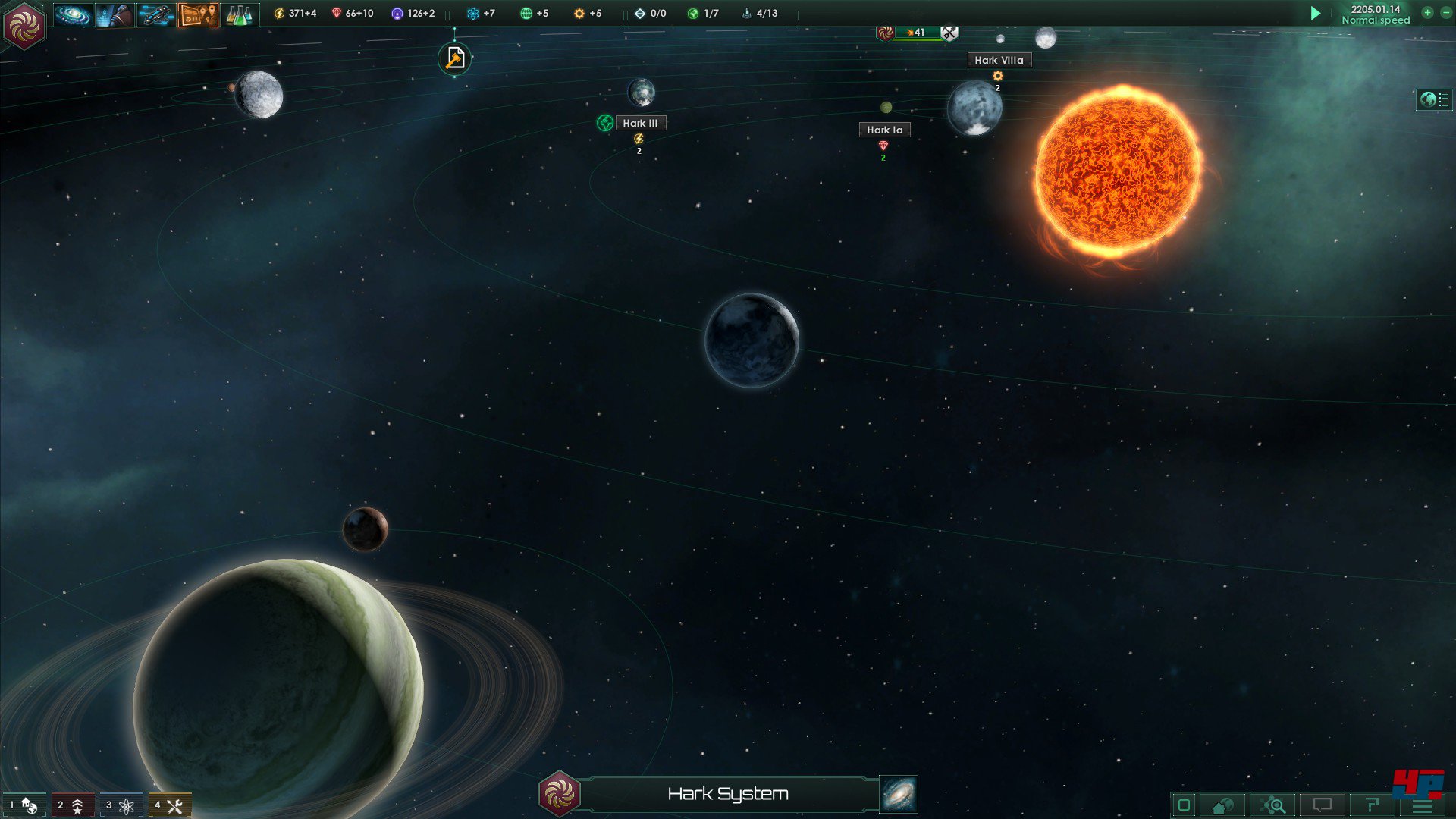
Task: Open the ship designer from top bar
Action: [x=156, y=14]
